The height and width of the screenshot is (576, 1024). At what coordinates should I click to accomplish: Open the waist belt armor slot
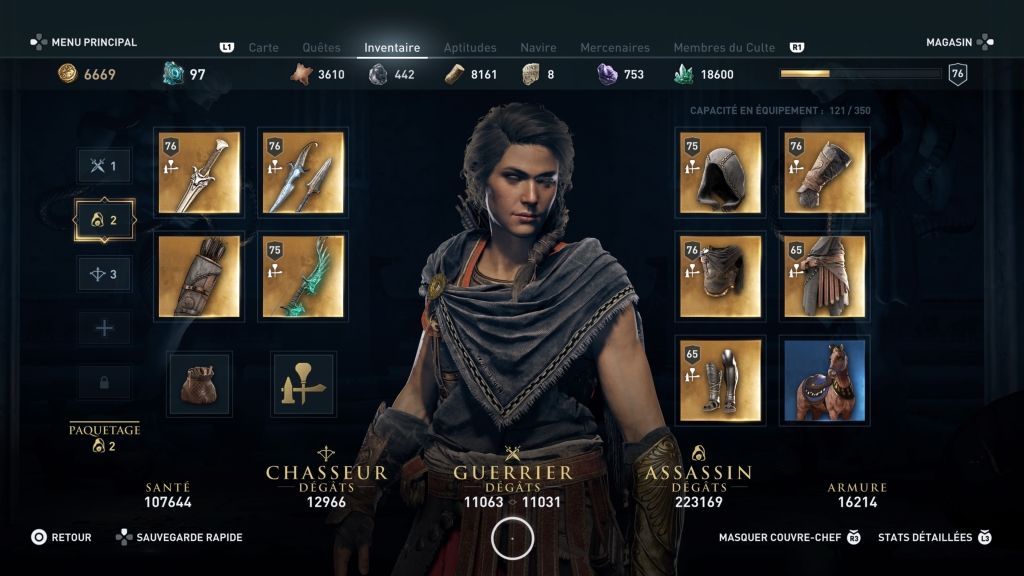825,276
